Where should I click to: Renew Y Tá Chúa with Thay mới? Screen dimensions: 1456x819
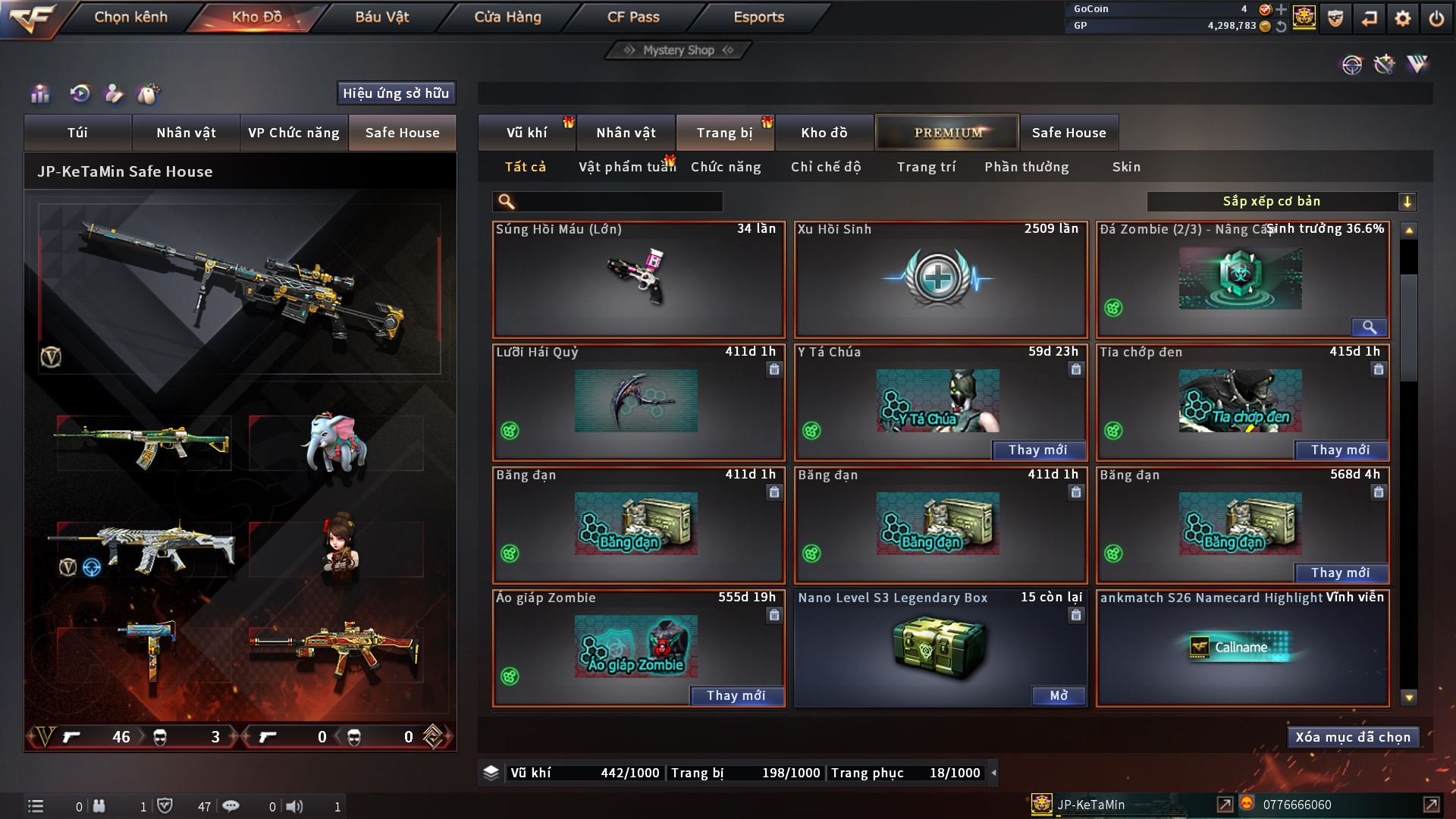click(x=1037, y=450)
